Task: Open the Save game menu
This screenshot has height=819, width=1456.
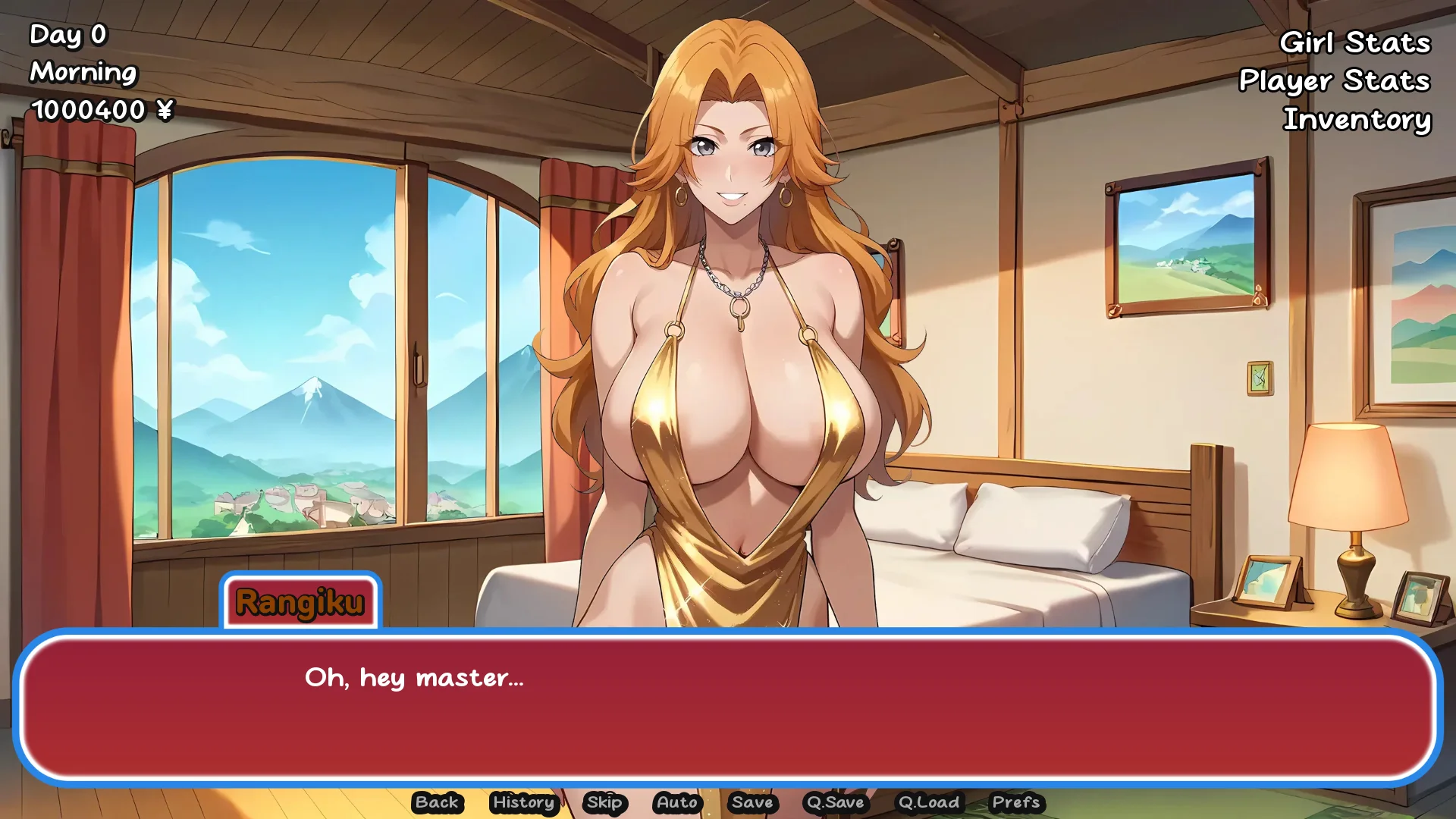Action: click(x=752, y=802)
